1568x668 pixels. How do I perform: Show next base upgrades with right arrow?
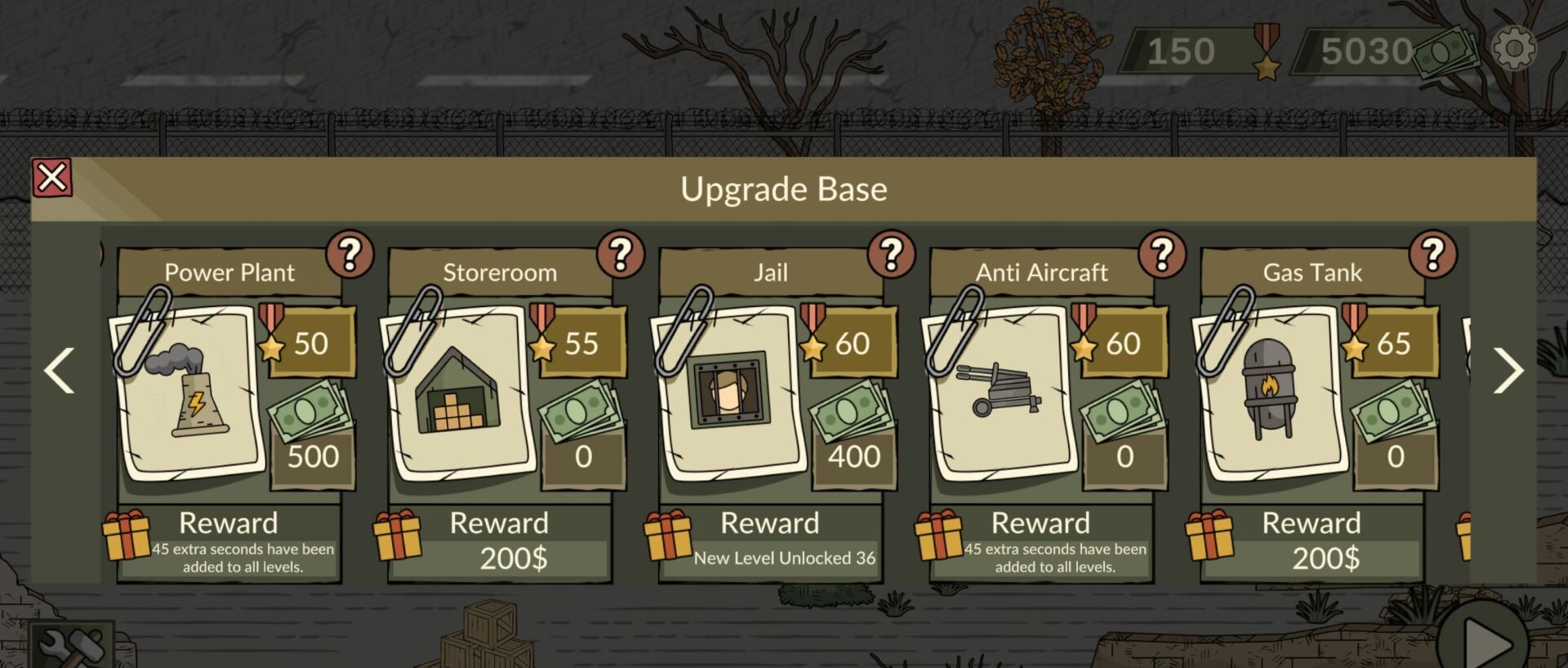click(1508, 371)
